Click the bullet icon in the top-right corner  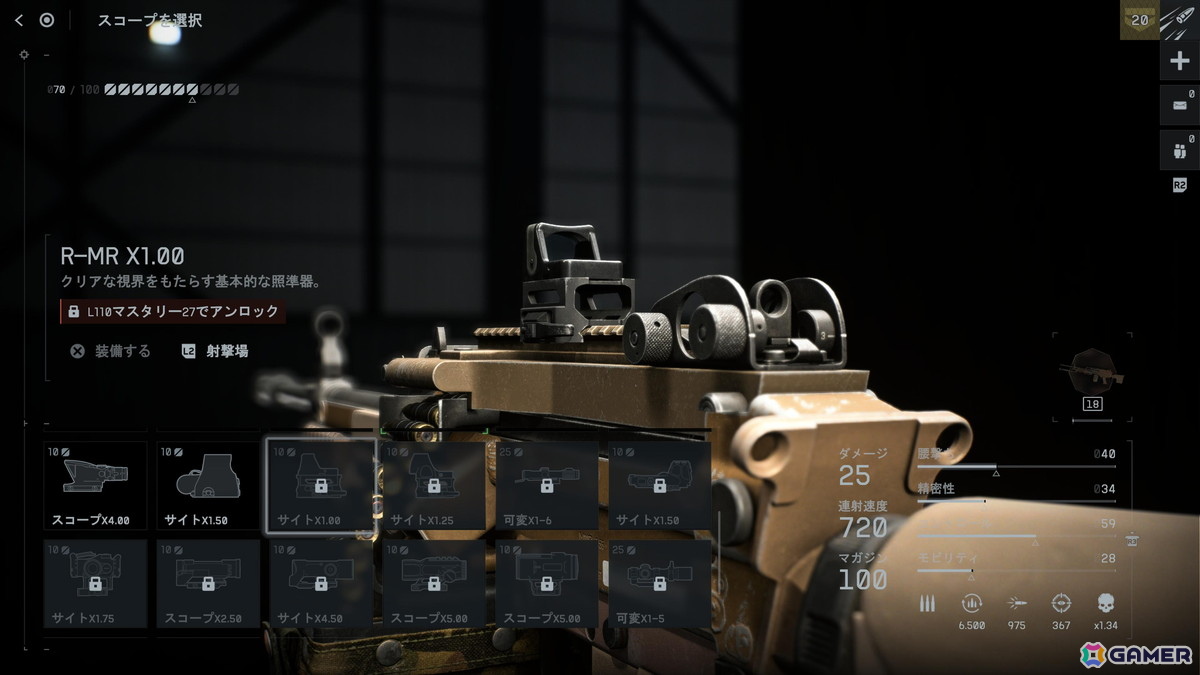pos(1180,20)
